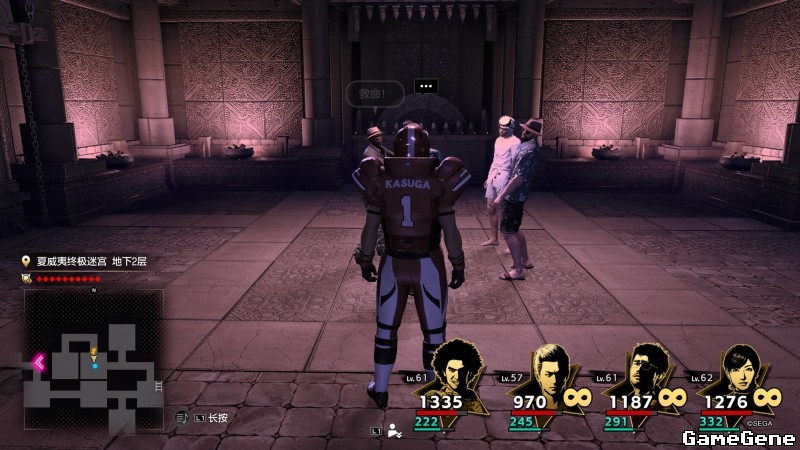Screen dimensions: 800x450
Task: Open the dungeon minimap
Action: click(x=93, y=346)
